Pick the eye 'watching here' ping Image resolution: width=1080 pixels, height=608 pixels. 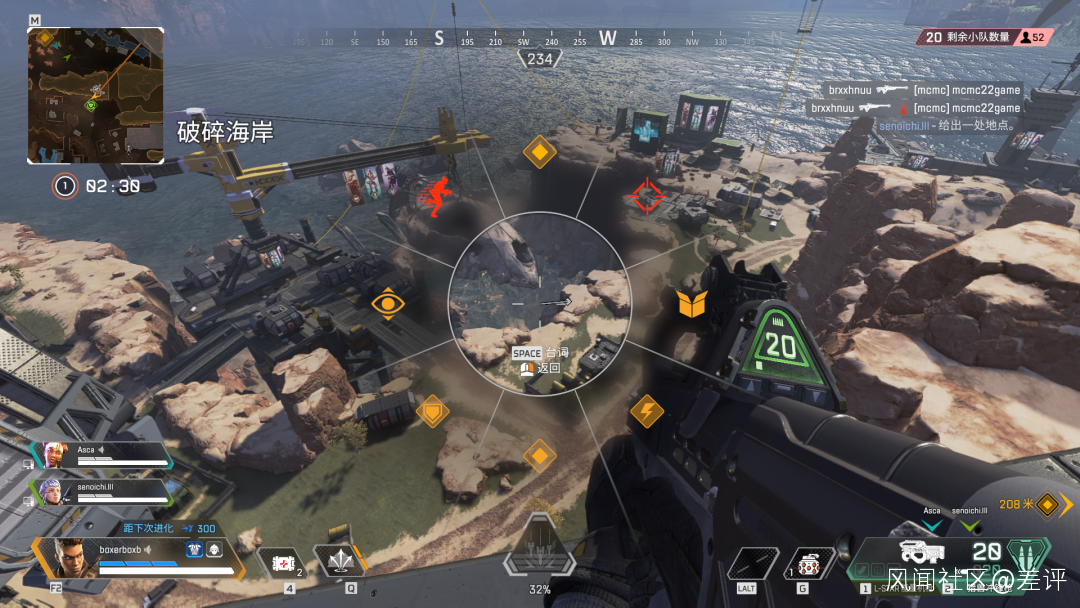coord(387,304)
